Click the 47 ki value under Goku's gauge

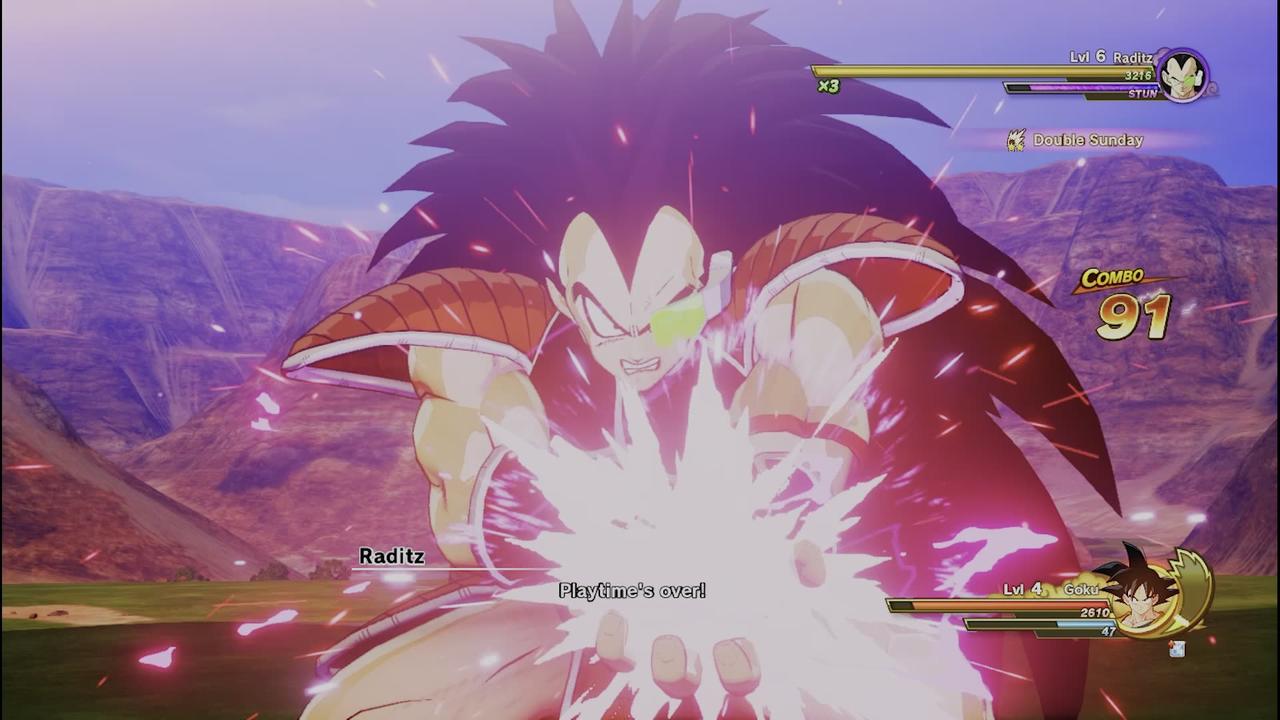[1108, 633]
